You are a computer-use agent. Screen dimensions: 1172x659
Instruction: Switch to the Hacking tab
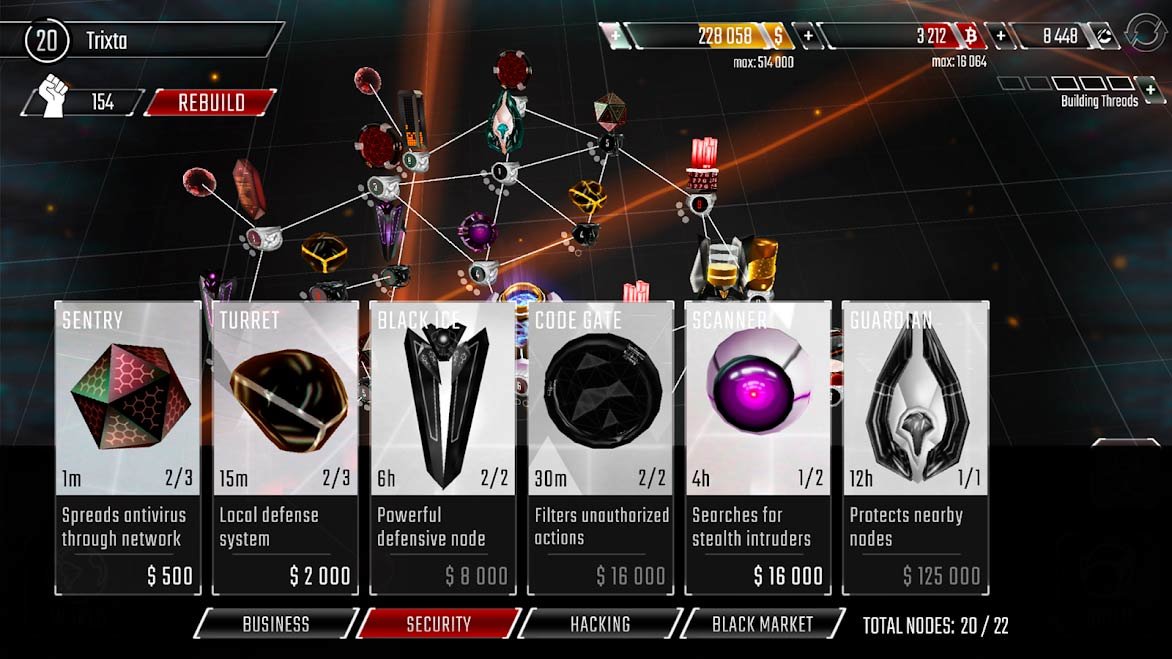coord(600,624)
